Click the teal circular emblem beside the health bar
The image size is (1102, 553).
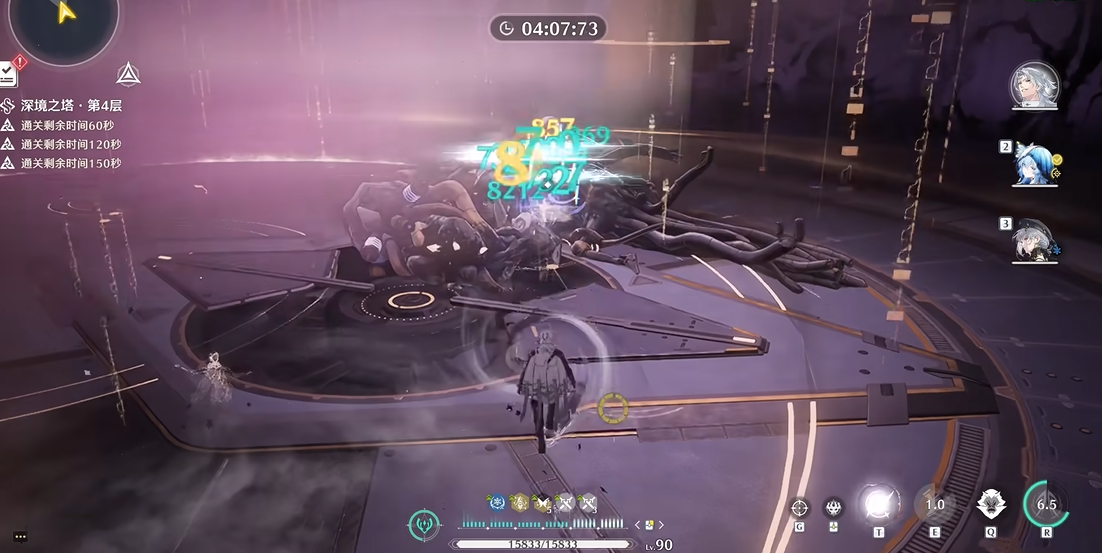coord(424,525)
